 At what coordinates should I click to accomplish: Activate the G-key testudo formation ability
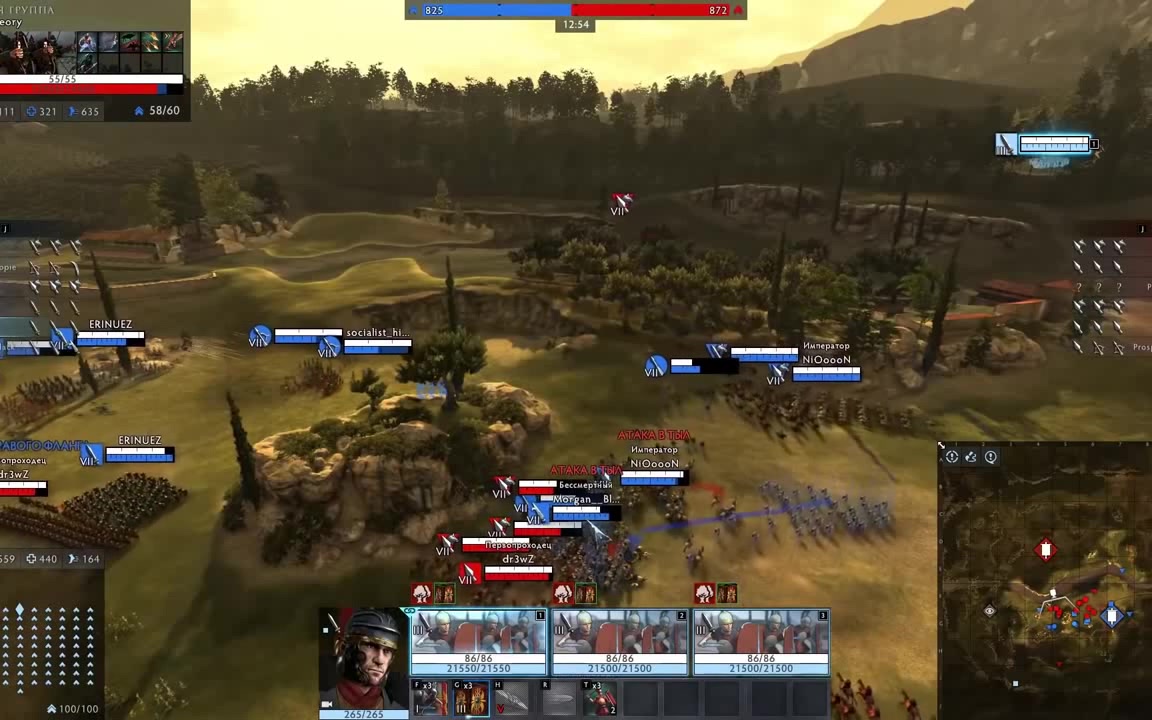(x=471, y=698)
